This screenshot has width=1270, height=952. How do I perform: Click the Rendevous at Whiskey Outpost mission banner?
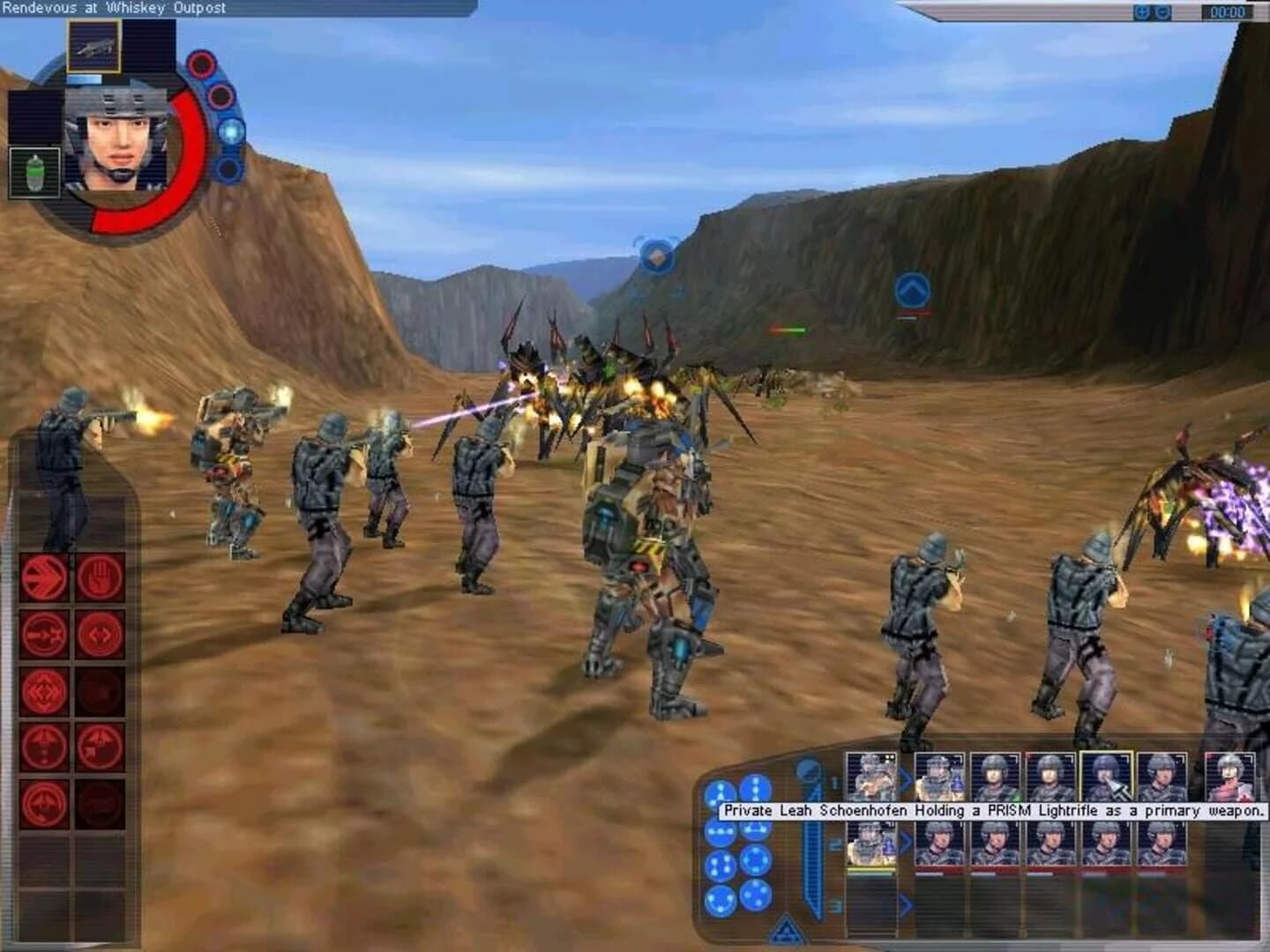pyautogui.click(x=115, y=7)
